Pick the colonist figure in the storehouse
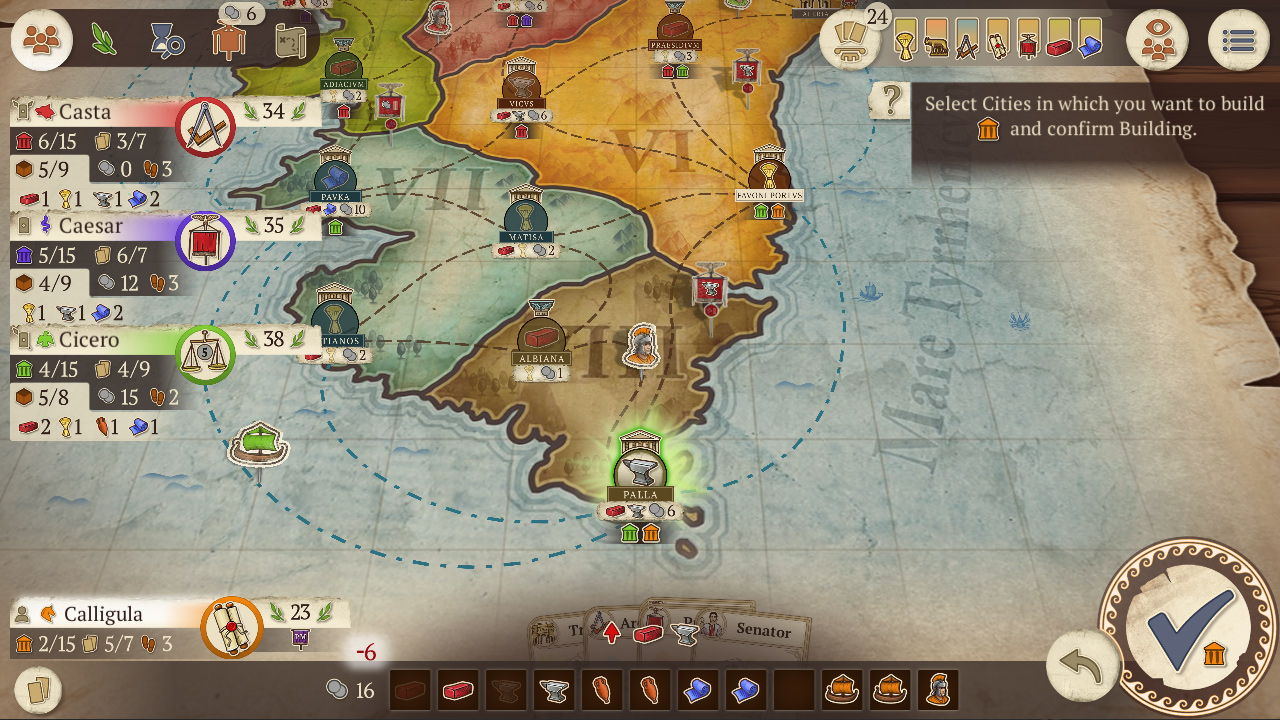 pos(938,689)
